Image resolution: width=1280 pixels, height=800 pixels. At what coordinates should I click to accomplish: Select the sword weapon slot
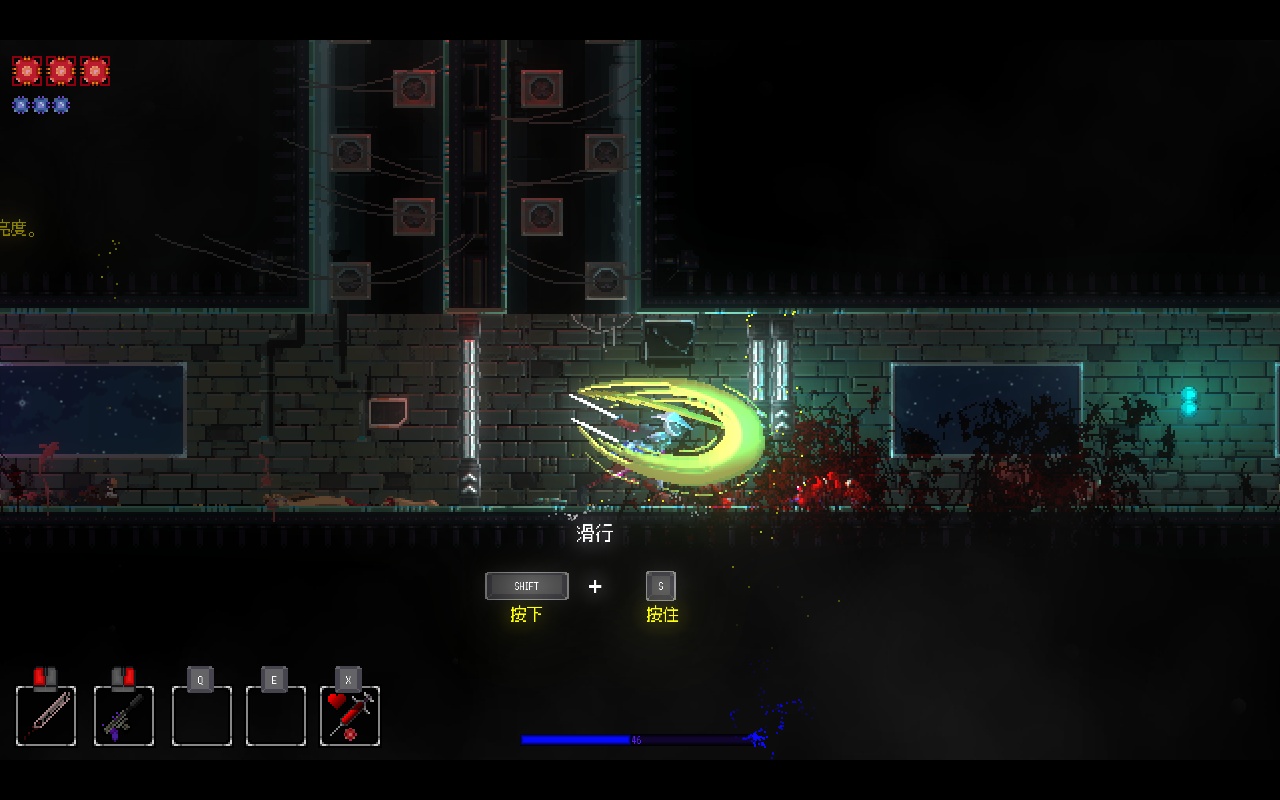[46, 715]
